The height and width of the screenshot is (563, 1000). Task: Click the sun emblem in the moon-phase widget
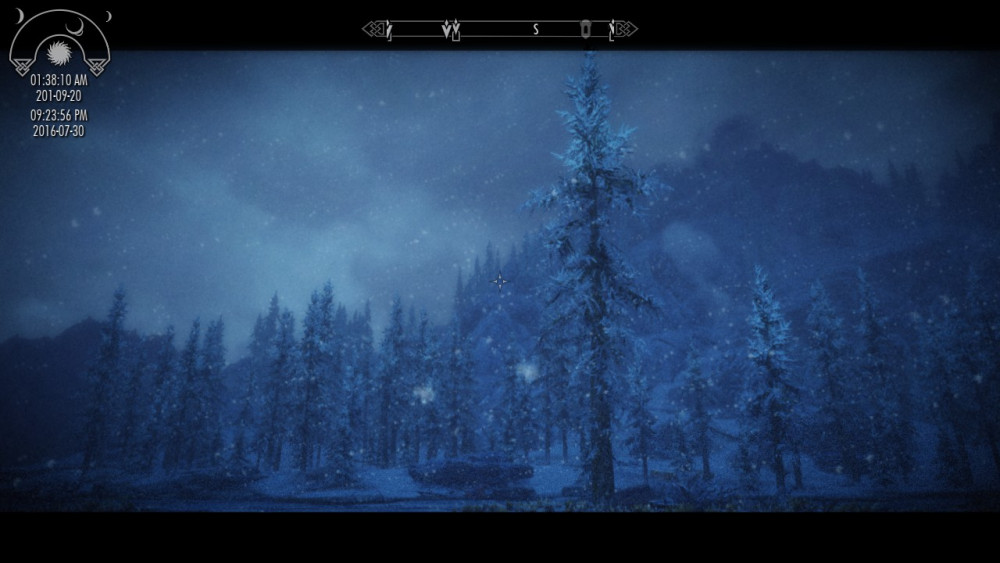click(x=60, y=46)
